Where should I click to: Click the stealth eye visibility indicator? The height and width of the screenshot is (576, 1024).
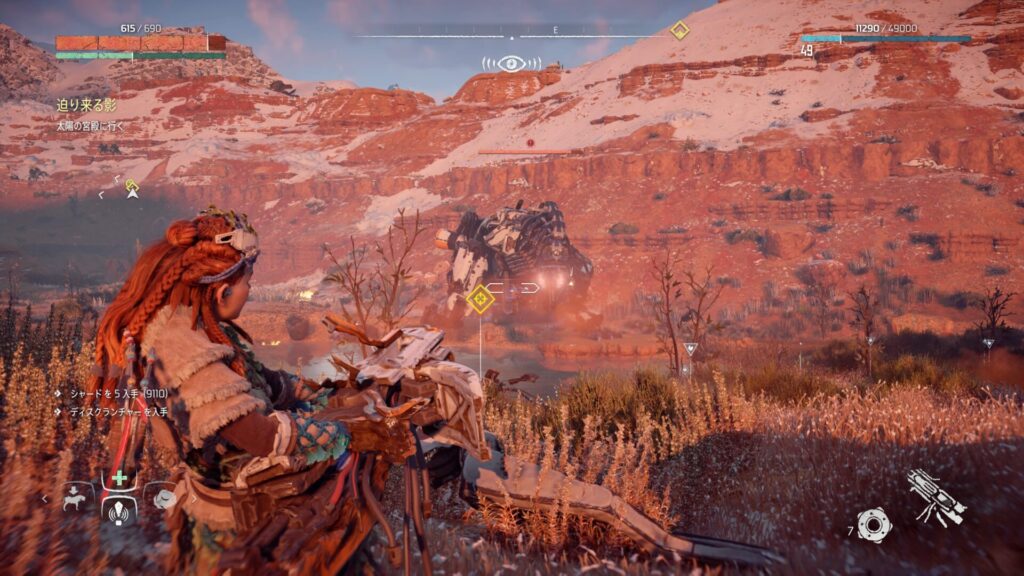tap(511, 64)
